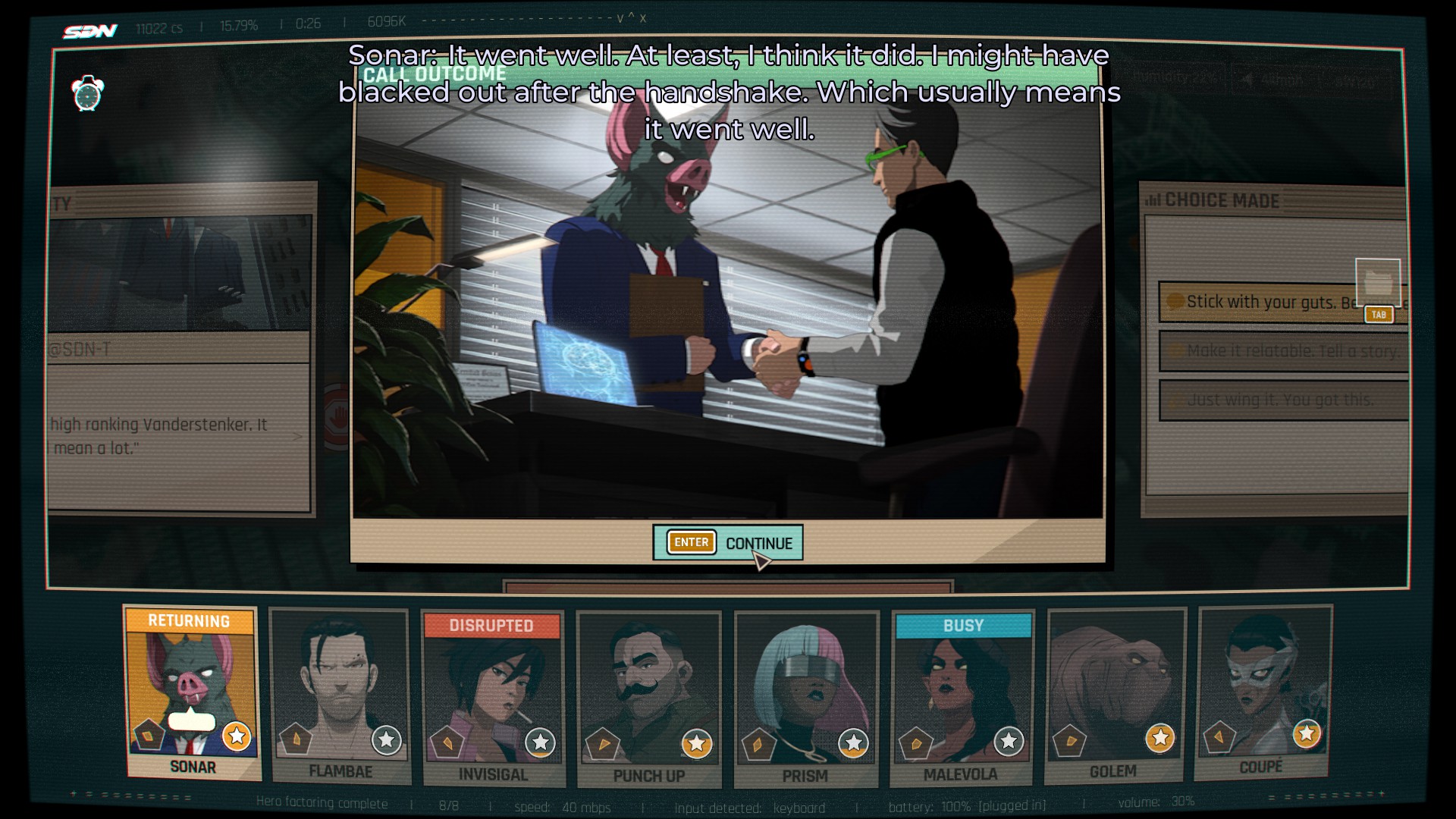Choose the Malevola hero card
Image resolution: width=1456 pixels, height=819 pixels.
coord(962,698)
